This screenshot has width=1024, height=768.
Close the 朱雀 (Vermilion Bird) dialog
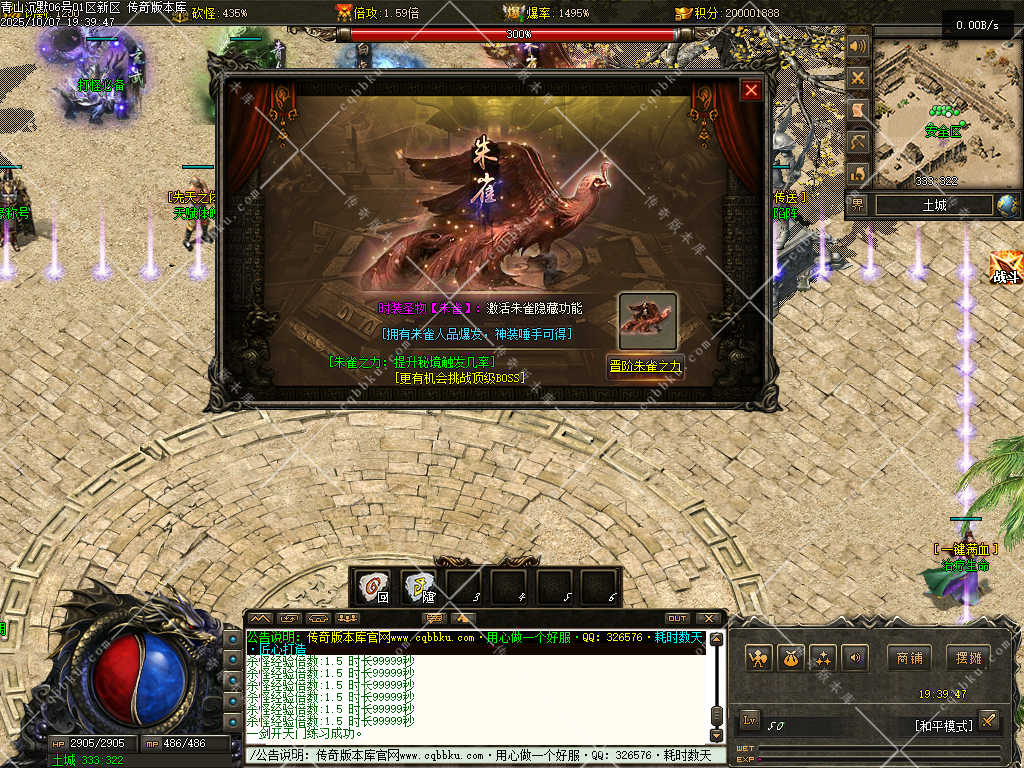pyautogui.click(x=751, y=91)
